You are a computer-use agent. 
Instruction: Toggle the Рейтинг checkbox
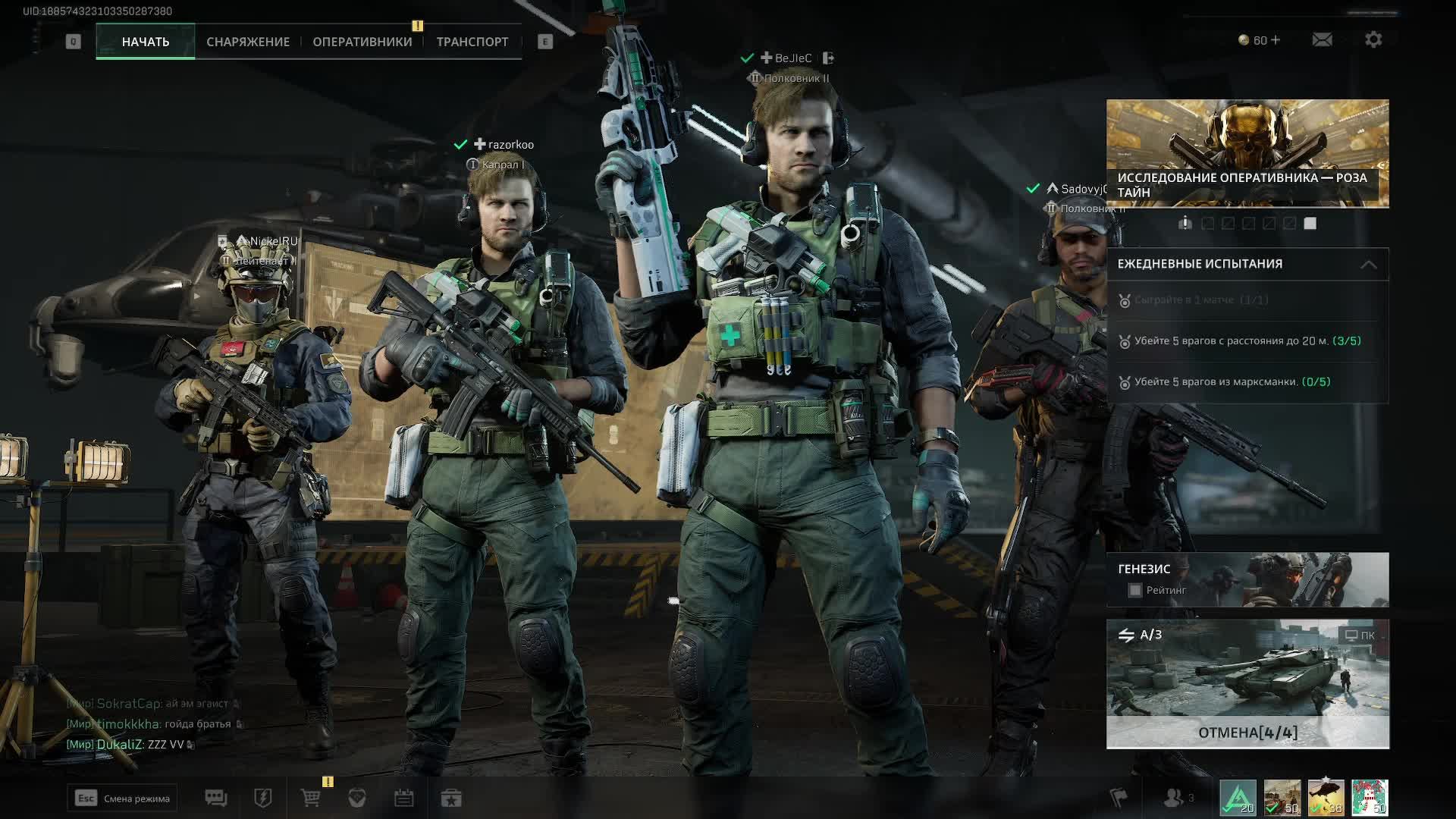1135,590
